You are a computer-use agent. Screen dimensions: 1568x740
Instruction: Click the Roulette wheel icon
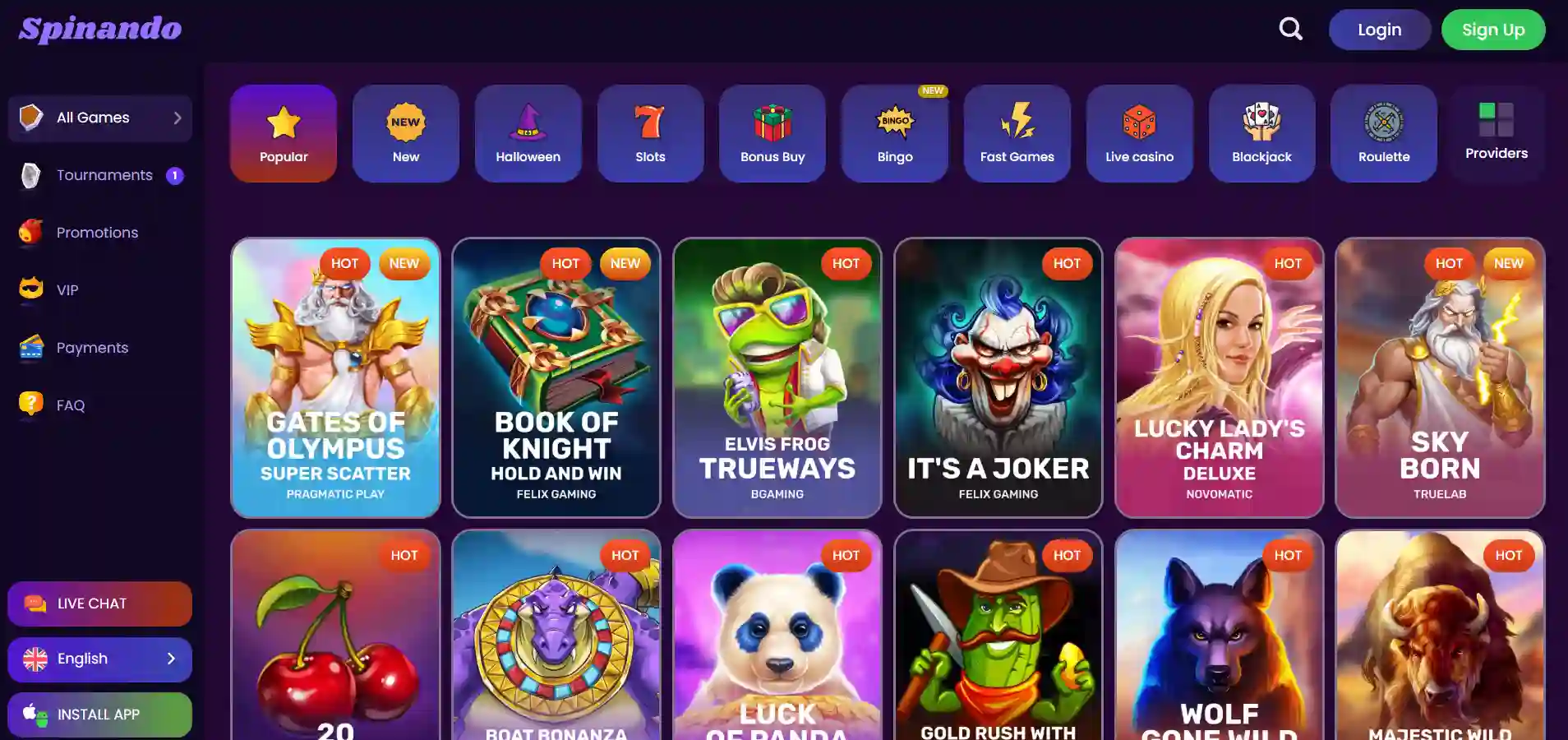coord(1384,123)
